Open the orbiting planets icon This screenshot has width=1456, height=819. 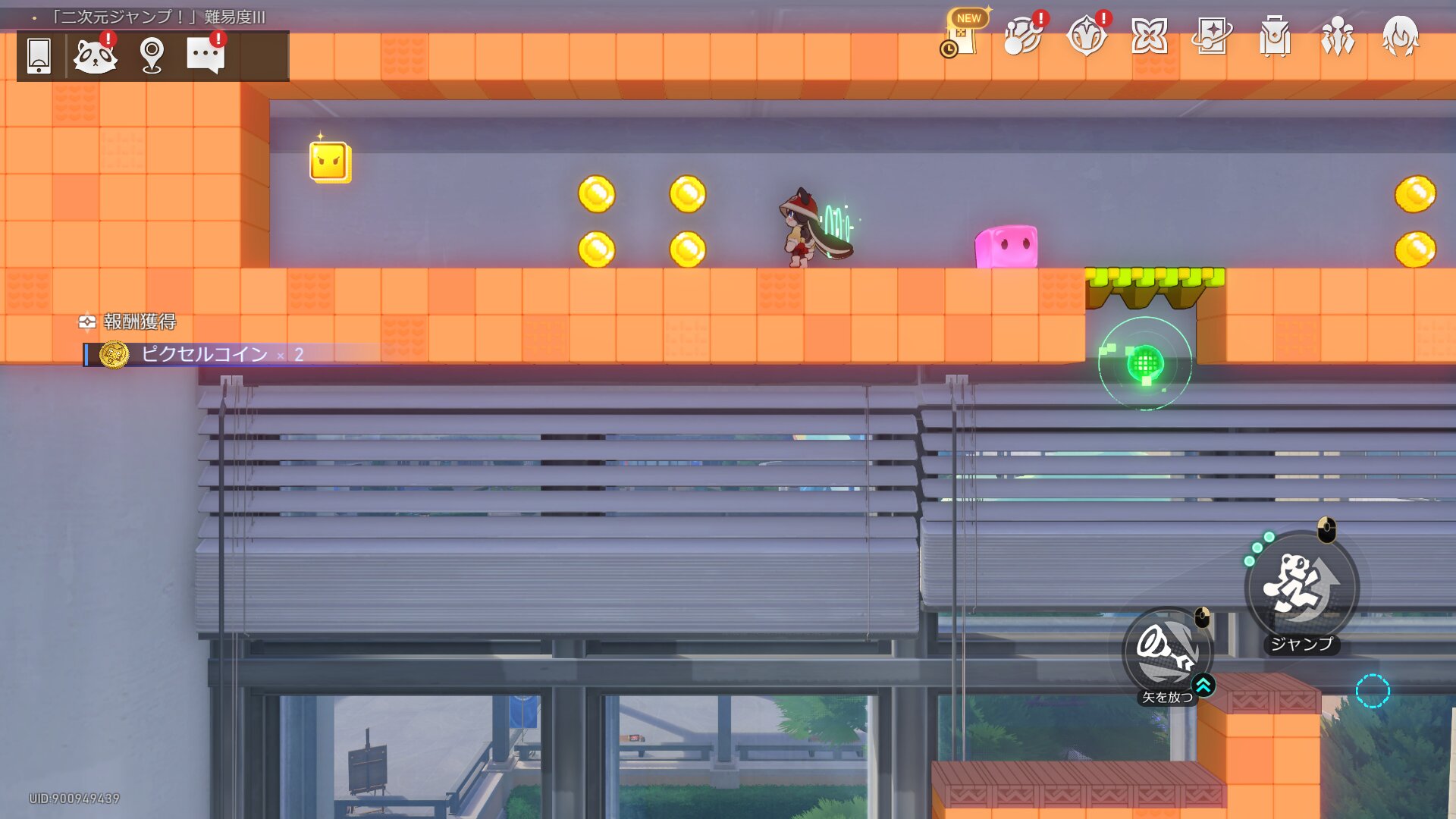click(1023, 36)
